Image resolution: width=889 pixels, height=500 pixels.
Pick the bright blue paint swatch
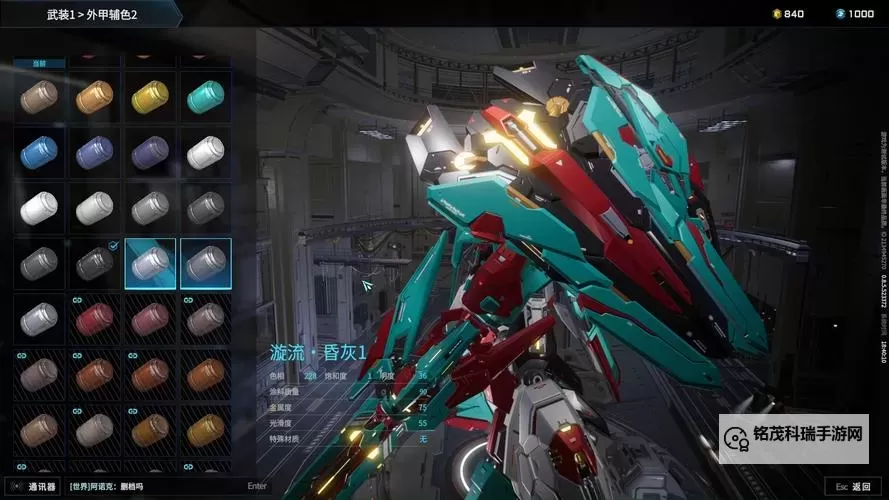(39, 152)
